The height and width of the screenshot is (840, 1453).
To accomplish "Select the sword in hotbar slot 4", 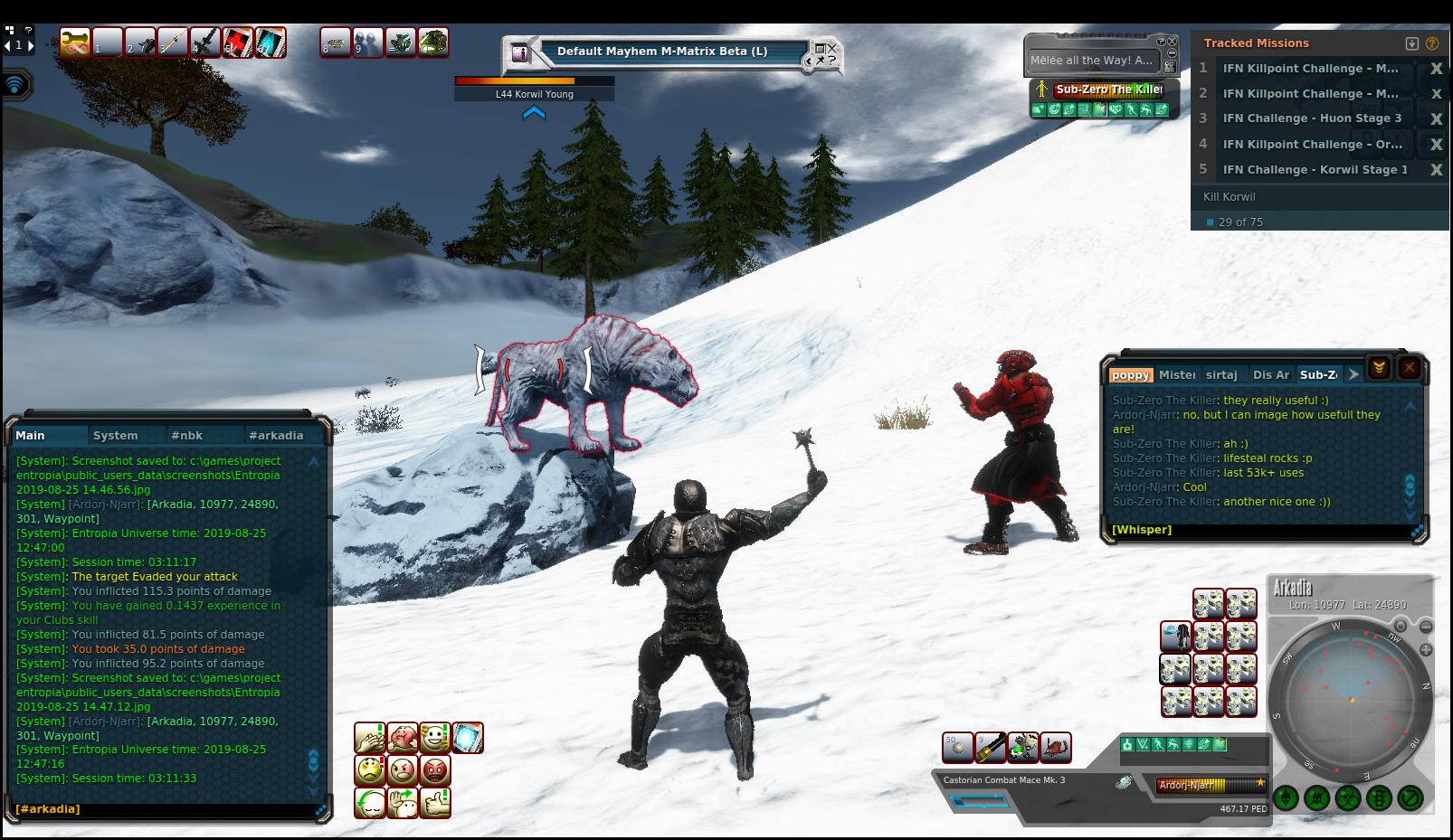I will [205, 42].
